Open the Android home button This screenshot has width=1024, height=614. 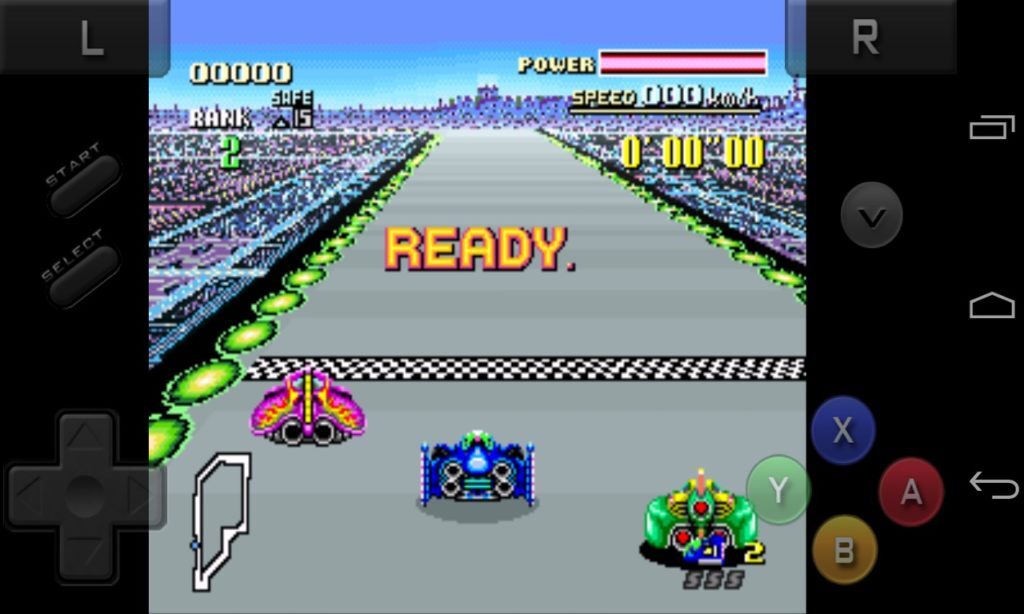[992, 306]
